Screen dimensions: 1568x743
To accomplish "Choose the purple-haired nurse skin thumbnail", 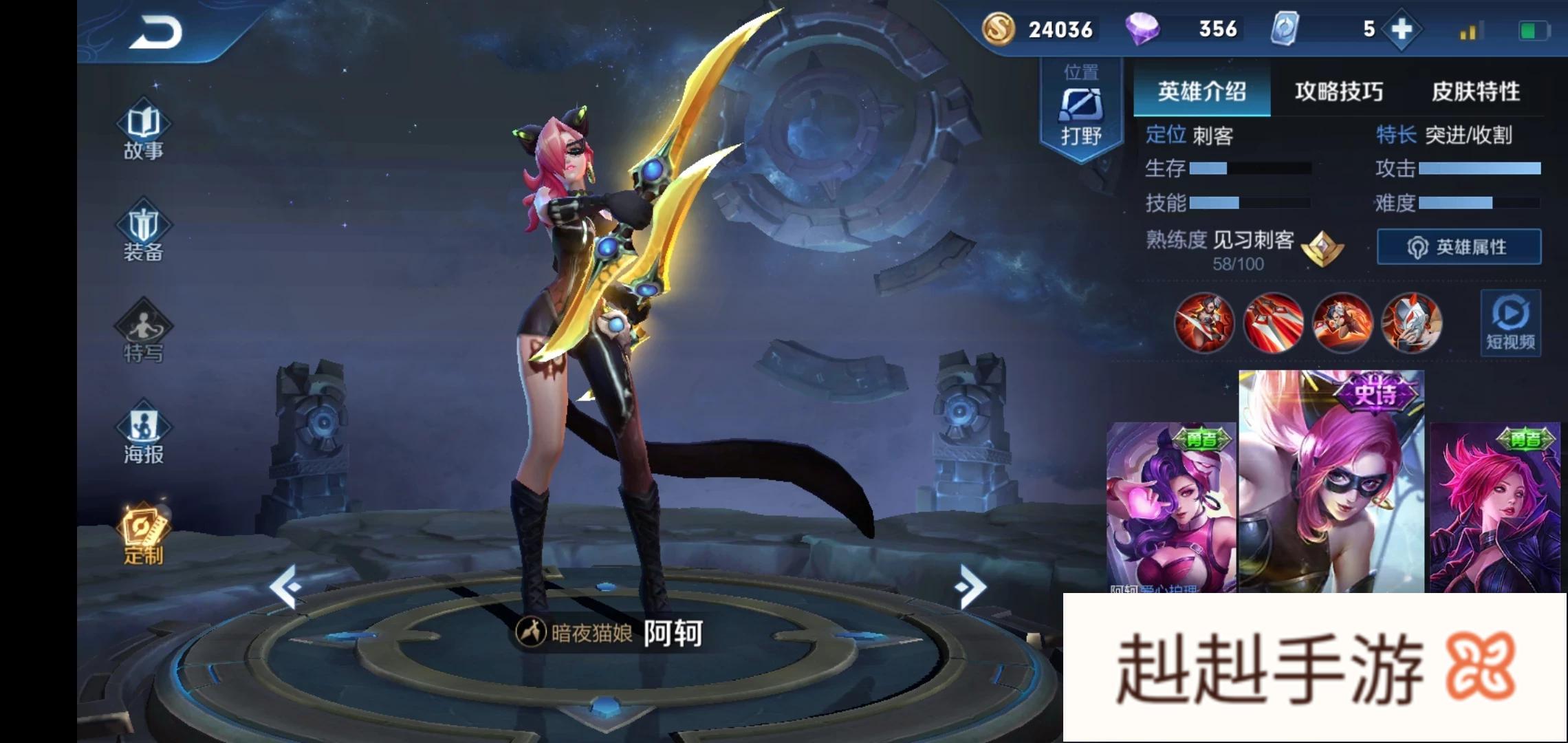I will pyautogui.click(x=1170, y=508).
